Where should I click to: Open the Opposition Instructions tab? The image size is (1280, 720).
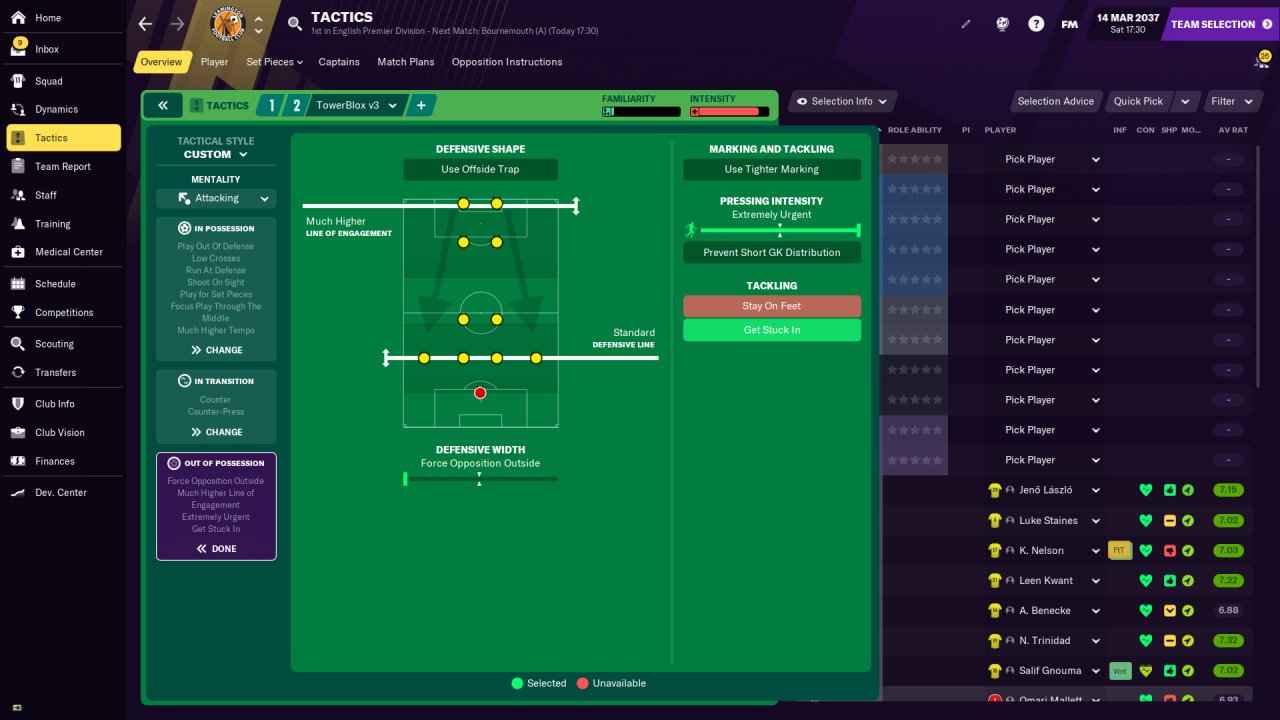[506, 62]
